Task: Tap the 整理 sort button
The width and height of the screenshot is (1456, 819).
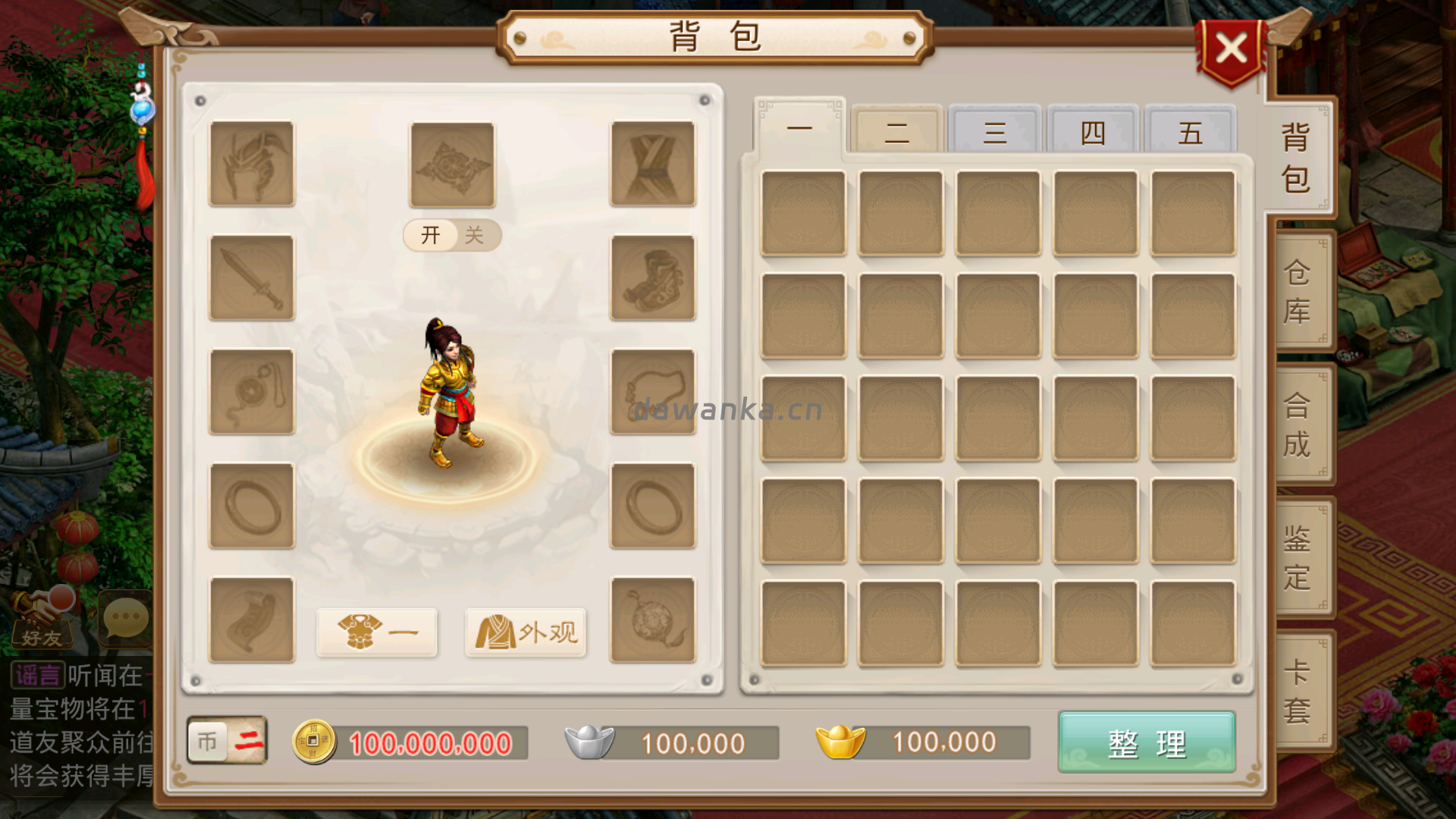Action: (x=1146, y=743)
